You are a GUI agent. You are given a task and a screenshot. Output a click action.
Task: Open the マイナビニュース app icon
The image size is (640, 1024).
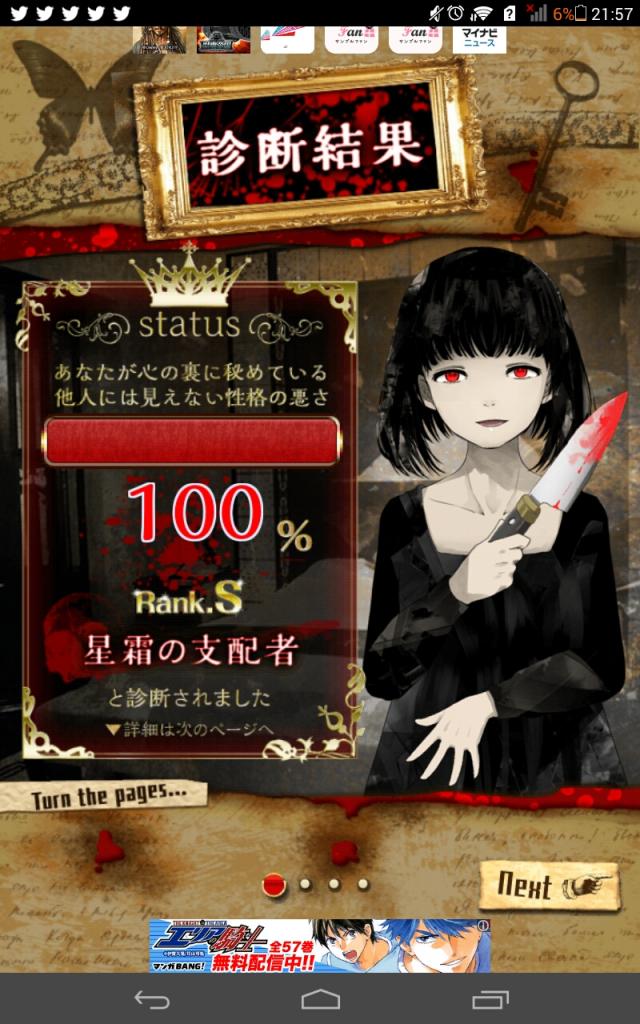[x=479, y=39]
